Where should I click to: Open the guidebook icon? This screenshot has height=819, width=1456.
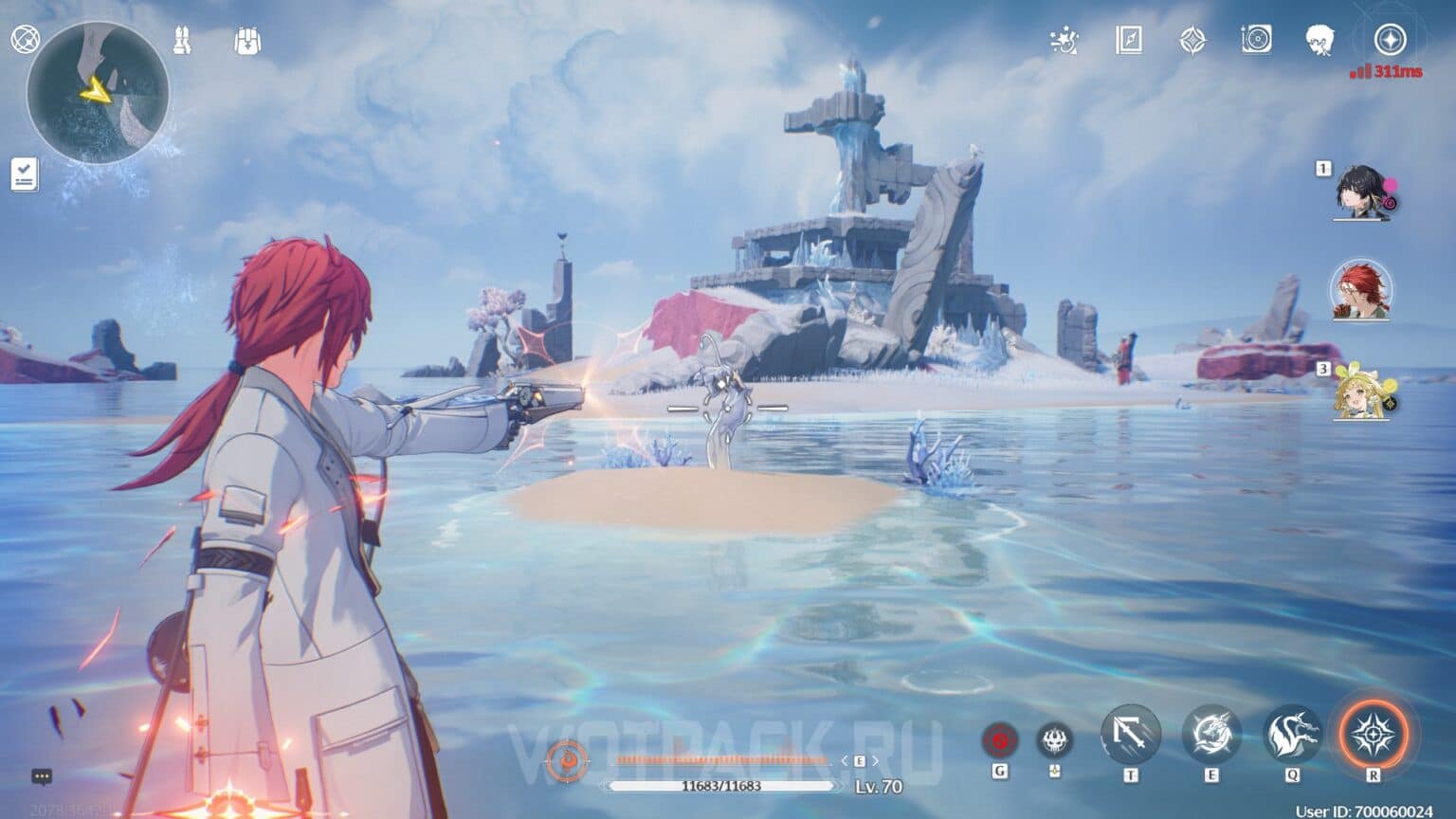tap(1128, 40)
